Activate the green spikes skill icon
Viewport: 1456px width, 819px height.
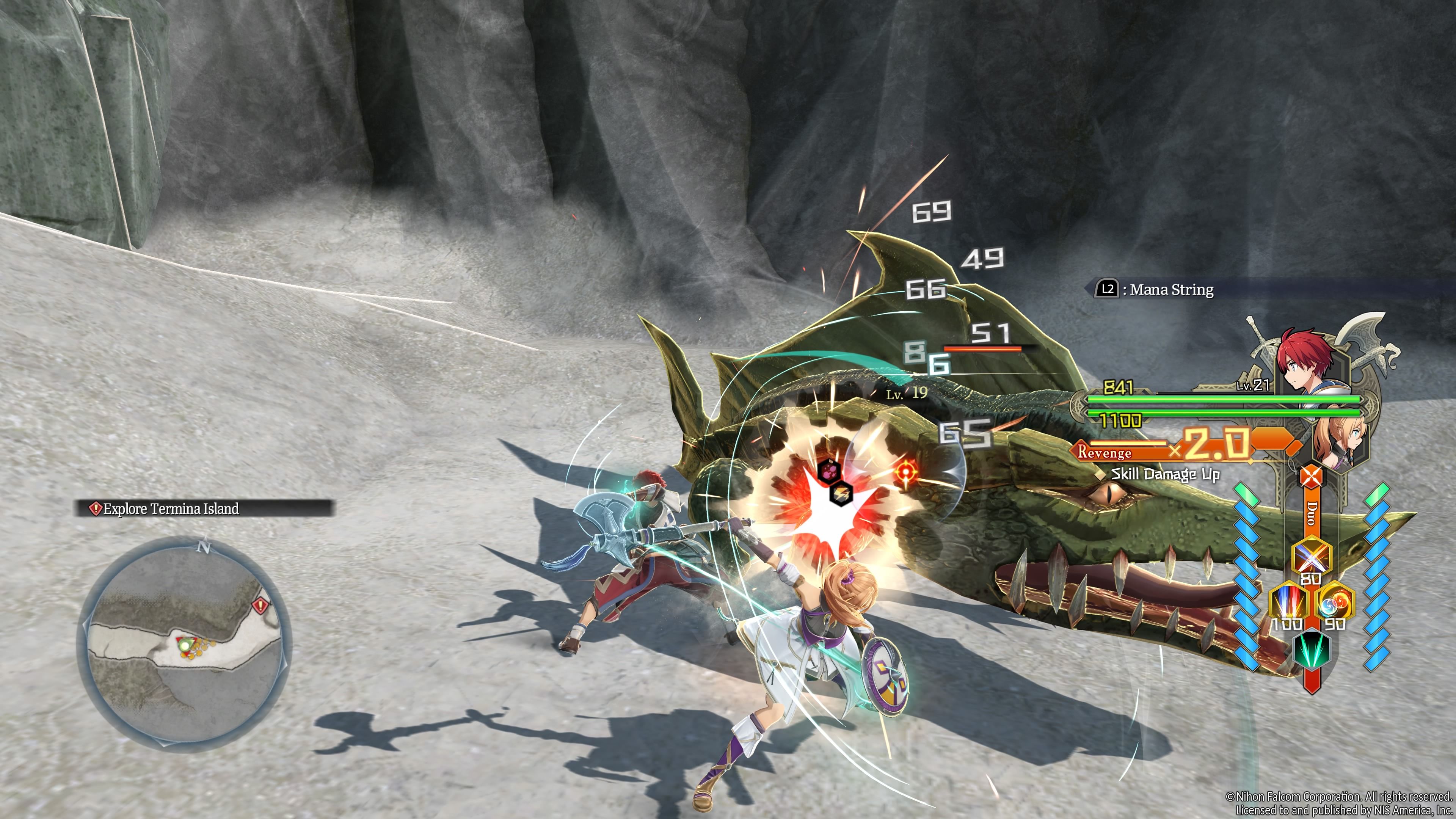click(x=1311, y=650)
